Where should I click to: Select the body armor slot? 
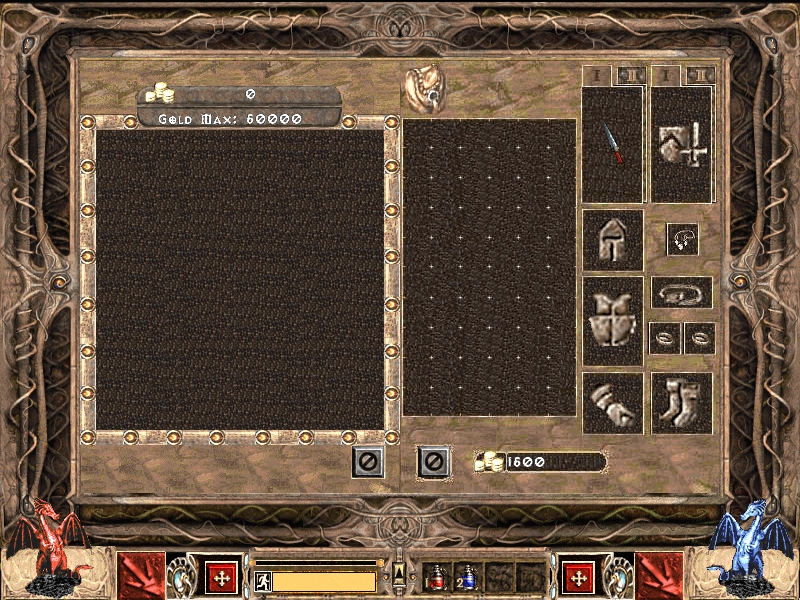point(612,320)
